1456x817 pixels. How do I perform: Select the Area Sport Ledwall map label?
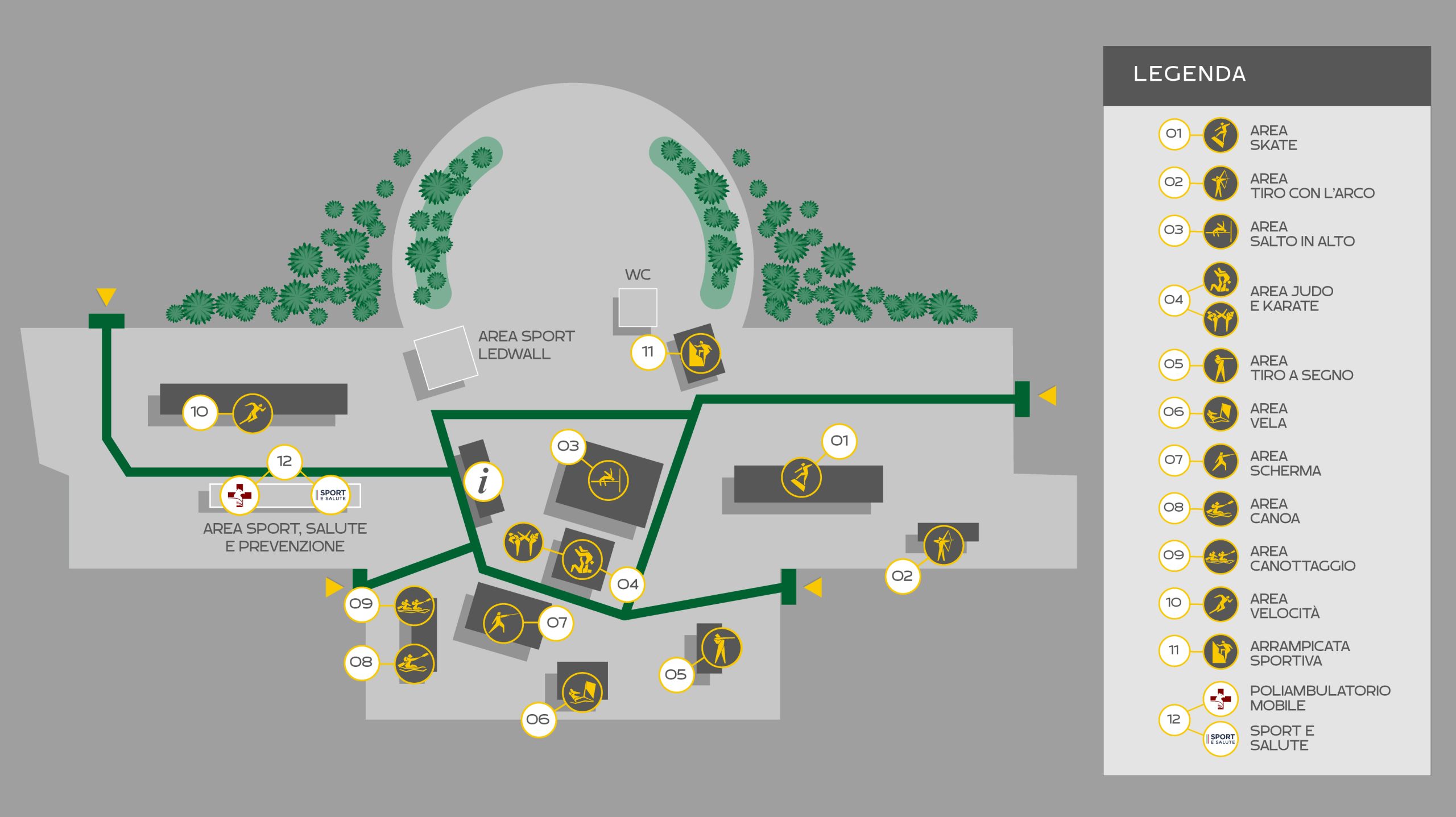coord(526,345)
